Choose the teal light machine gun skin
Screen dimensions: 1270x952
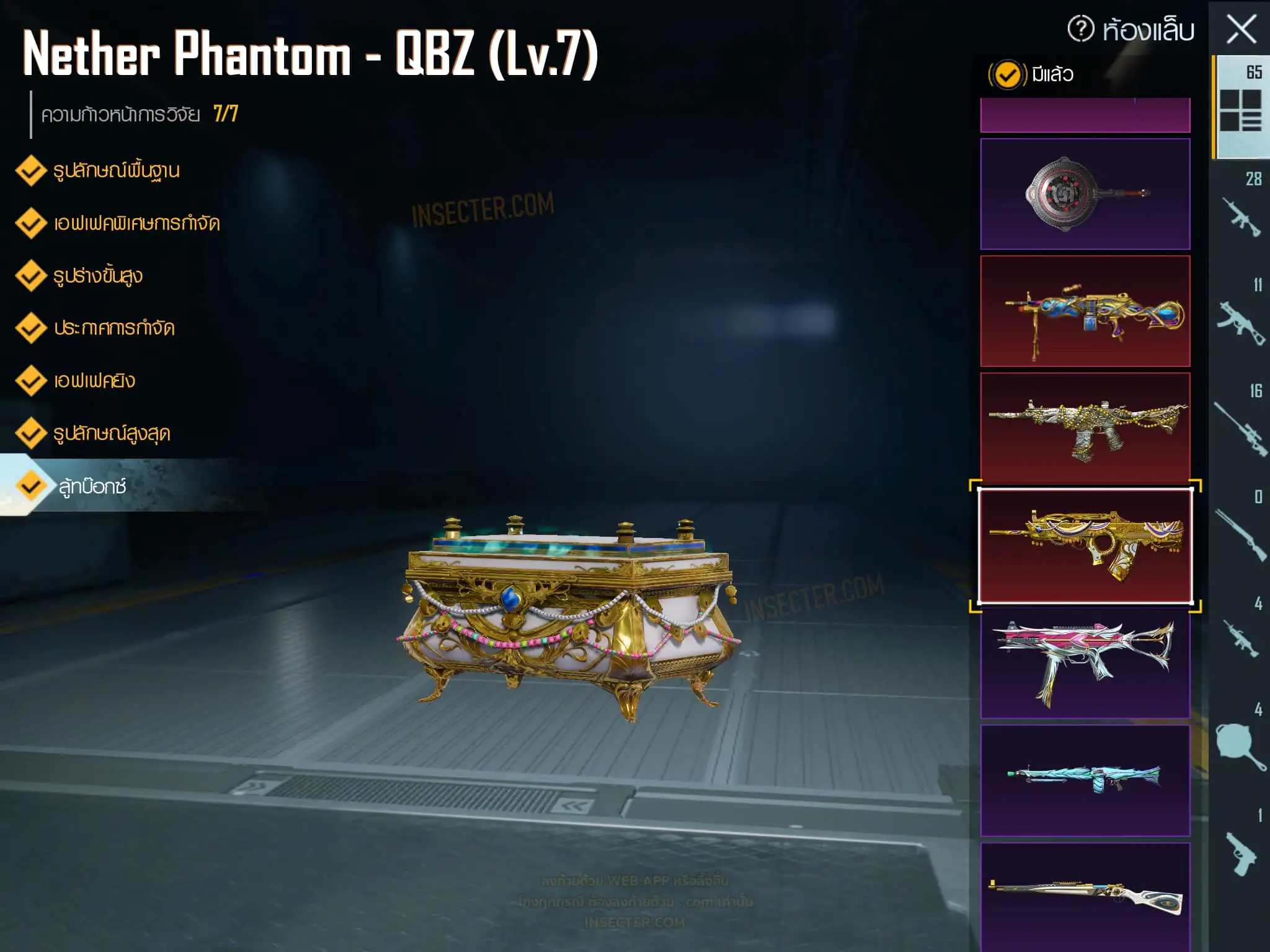point(1085,780)
